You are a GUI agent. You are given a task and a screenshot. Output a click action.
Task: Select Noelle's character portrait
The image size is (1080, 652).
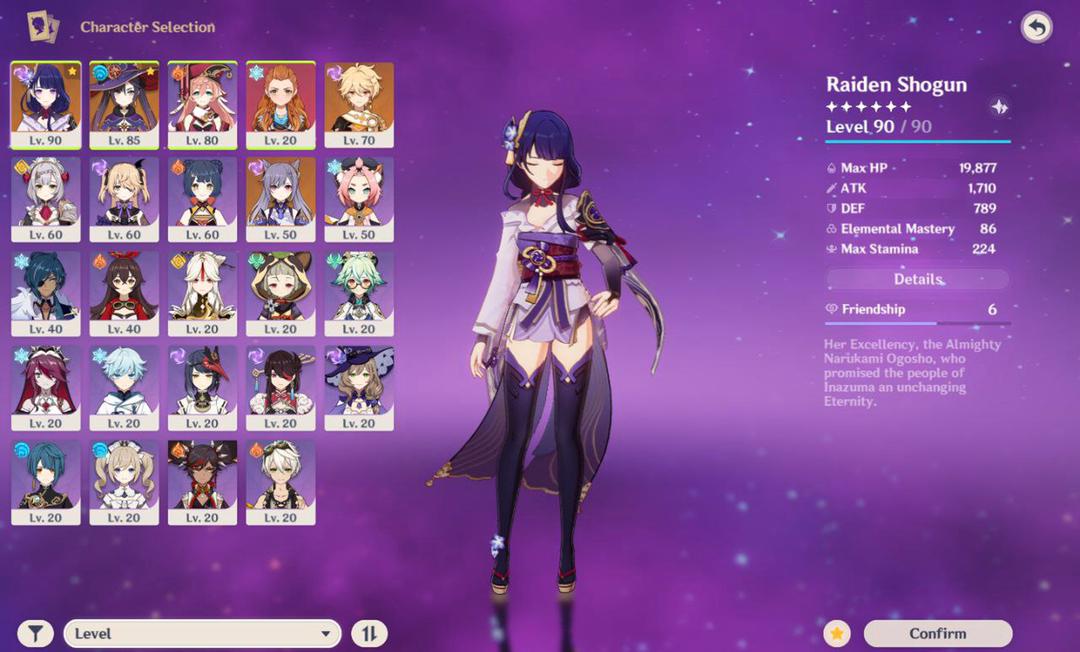[x=45, y=198]
